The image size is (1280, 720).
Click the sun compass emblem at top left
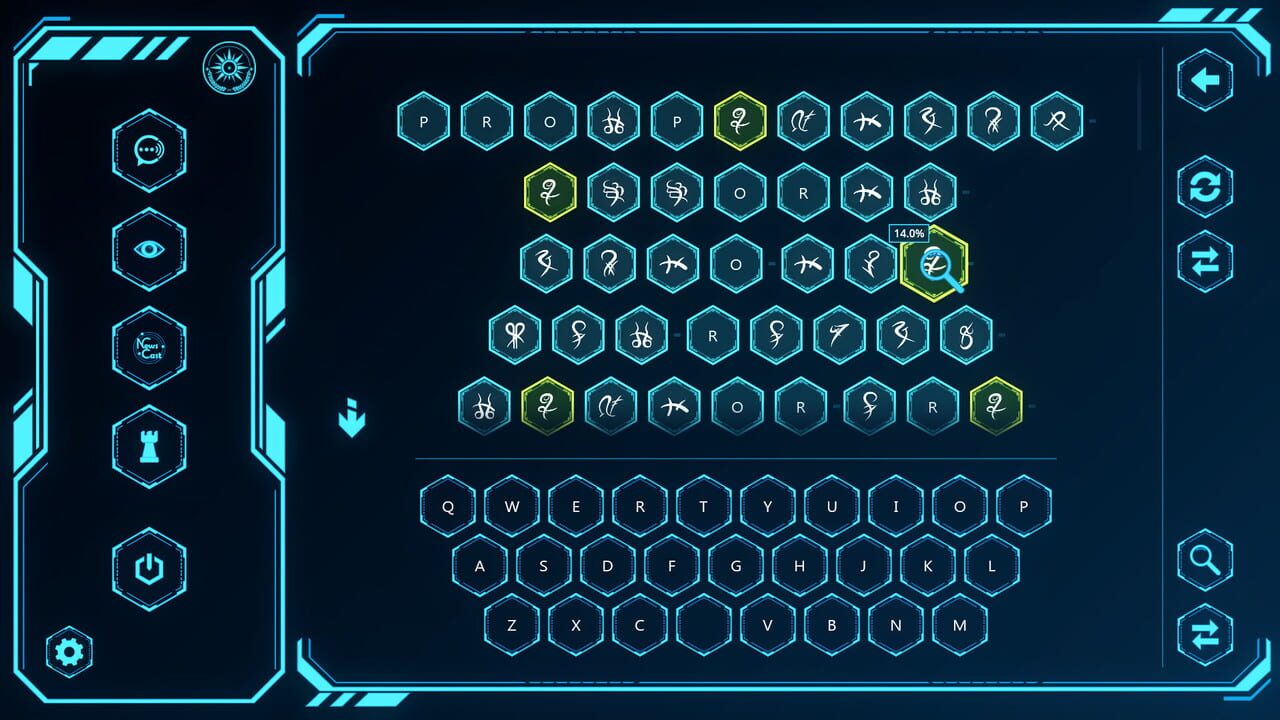(x=229, y=68)
